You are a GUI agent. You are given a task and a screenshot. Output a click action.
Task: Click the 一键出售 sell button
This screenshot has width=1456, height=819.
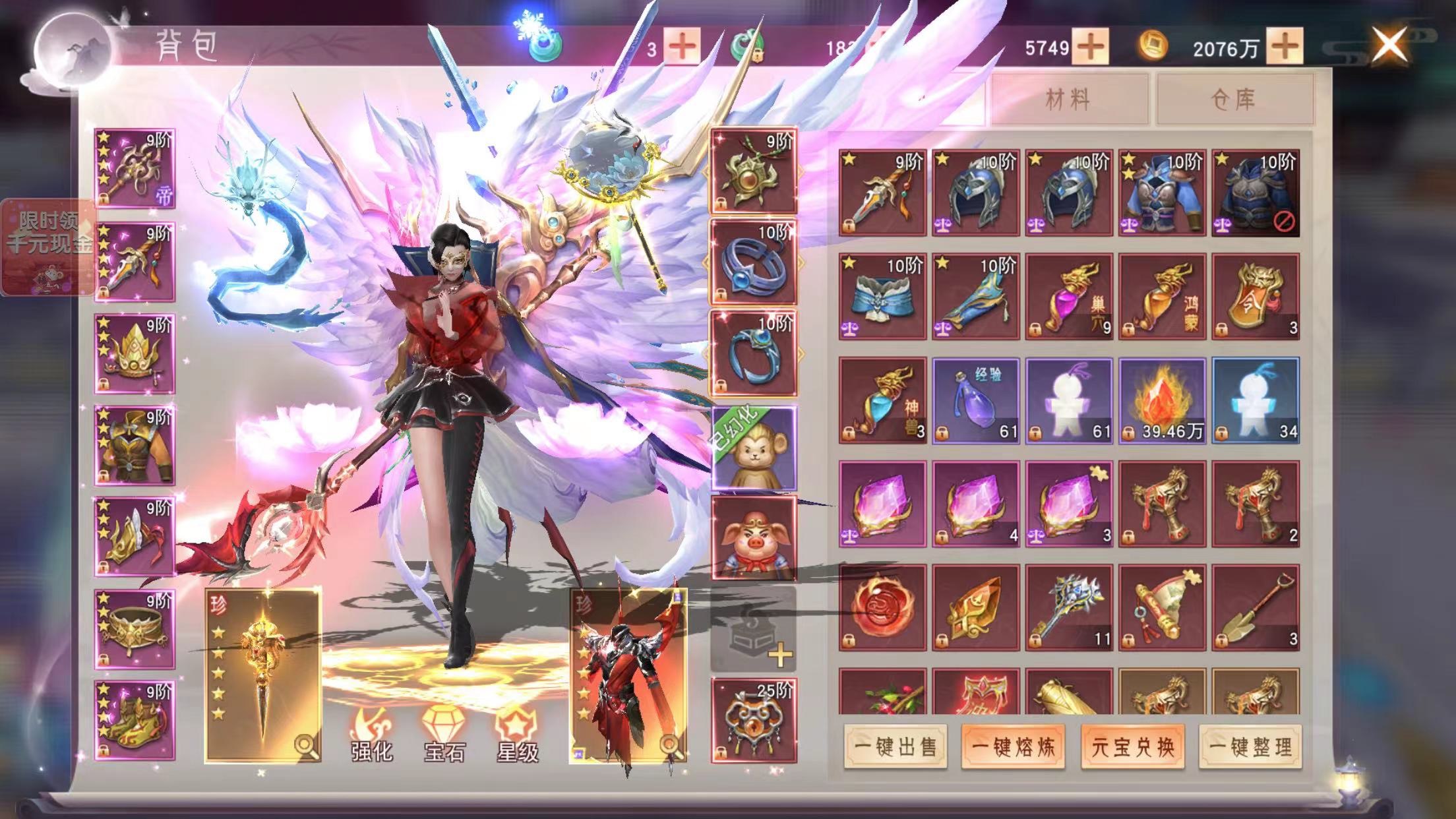pyautogui.click(x=895, y=746)
